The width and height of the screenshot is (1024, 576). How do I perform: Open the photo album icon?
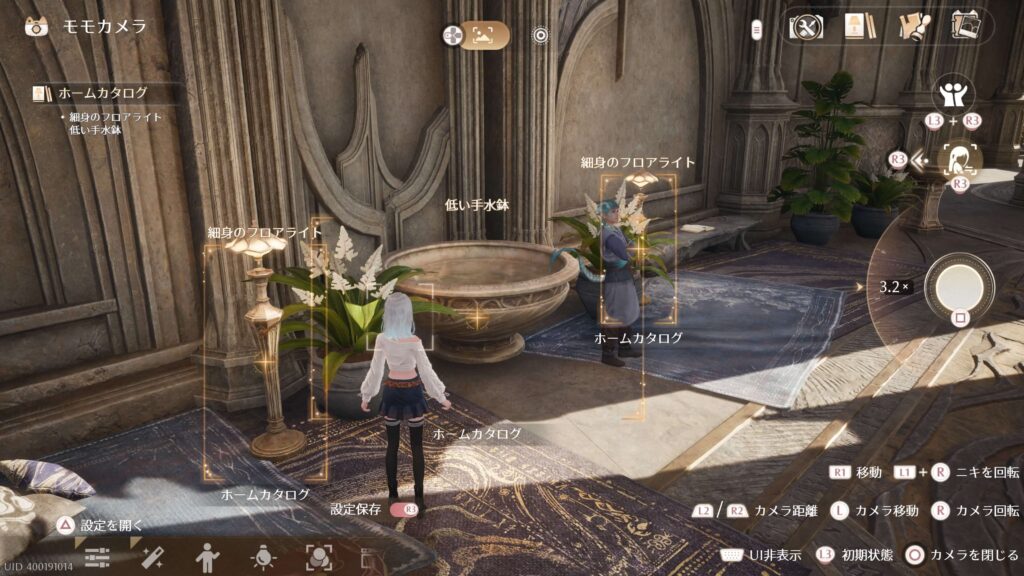964,25
